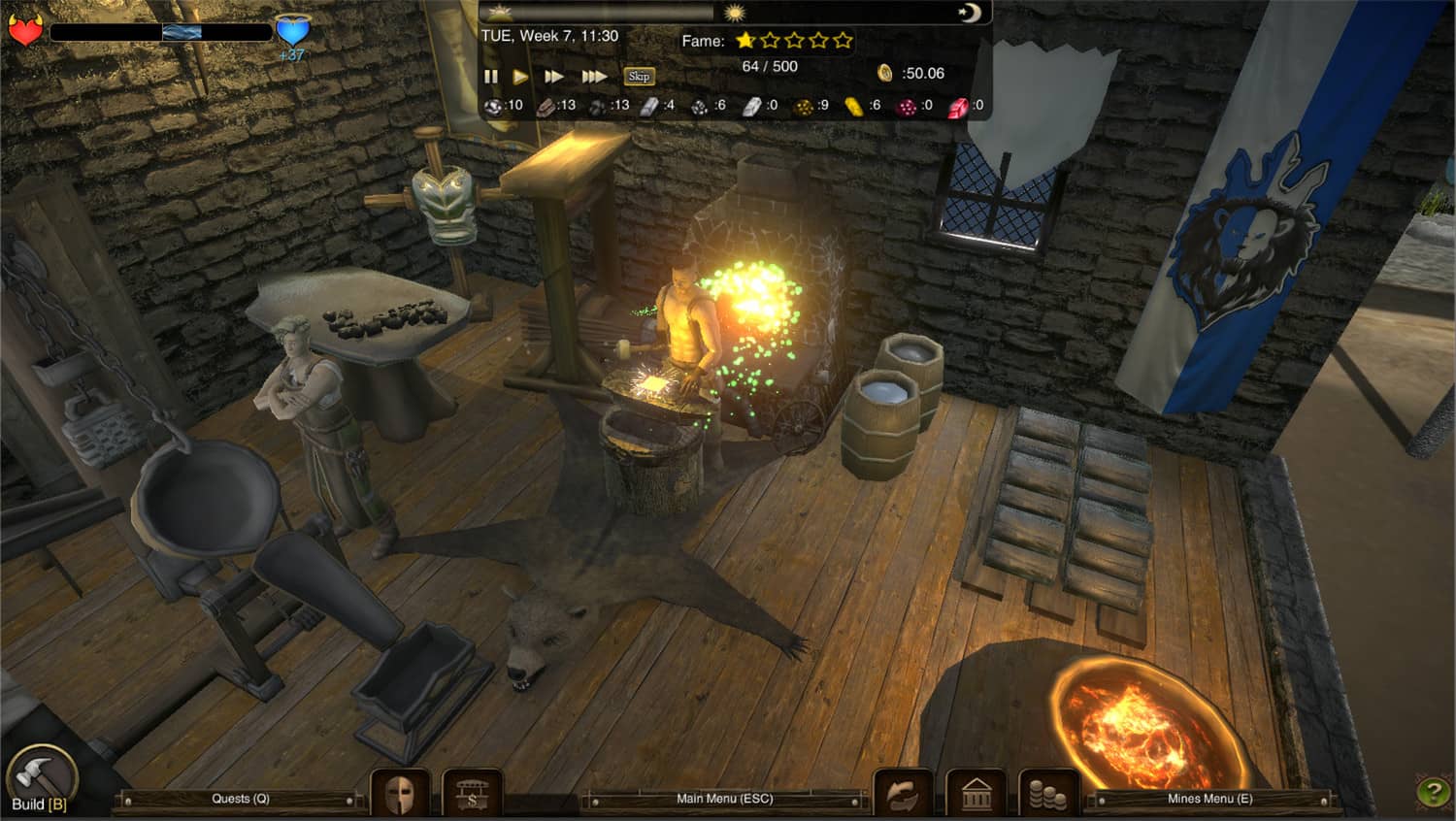
Task: Pause the game time
Action: pyautogui.click(x=490, y=76)
